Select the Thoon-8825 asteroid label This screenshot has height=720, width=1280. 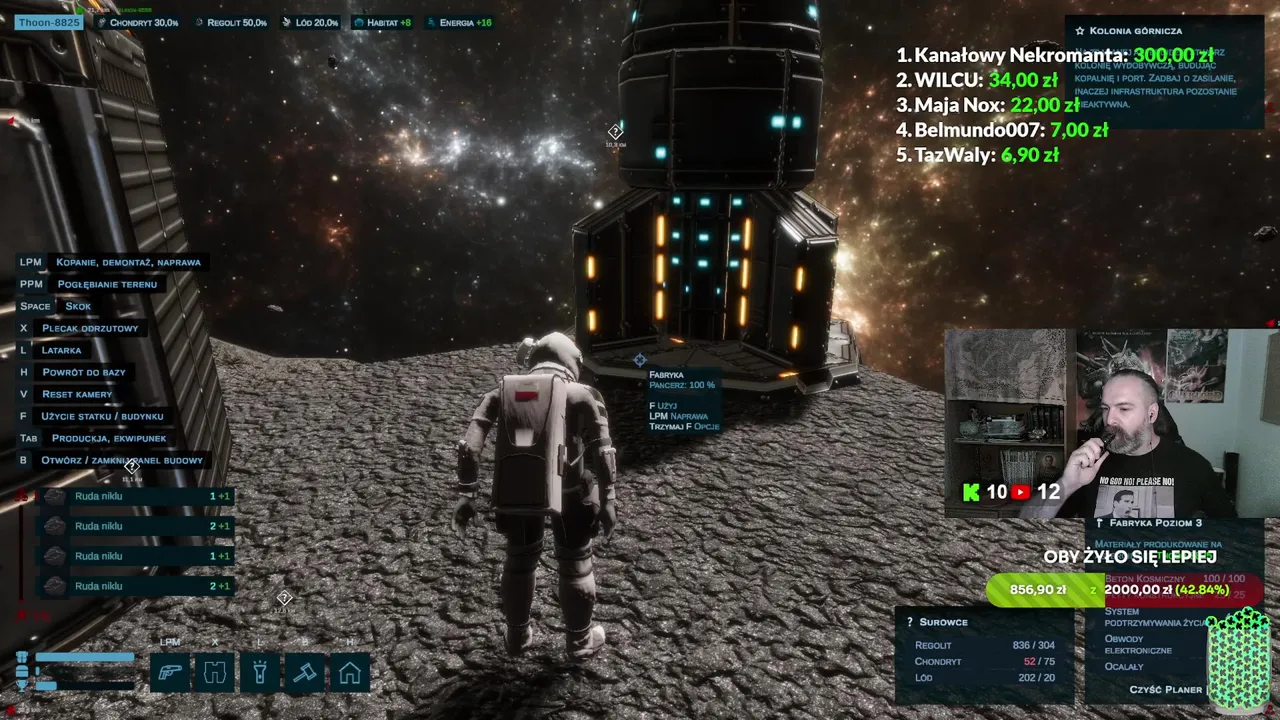click(x=47, y=22)
